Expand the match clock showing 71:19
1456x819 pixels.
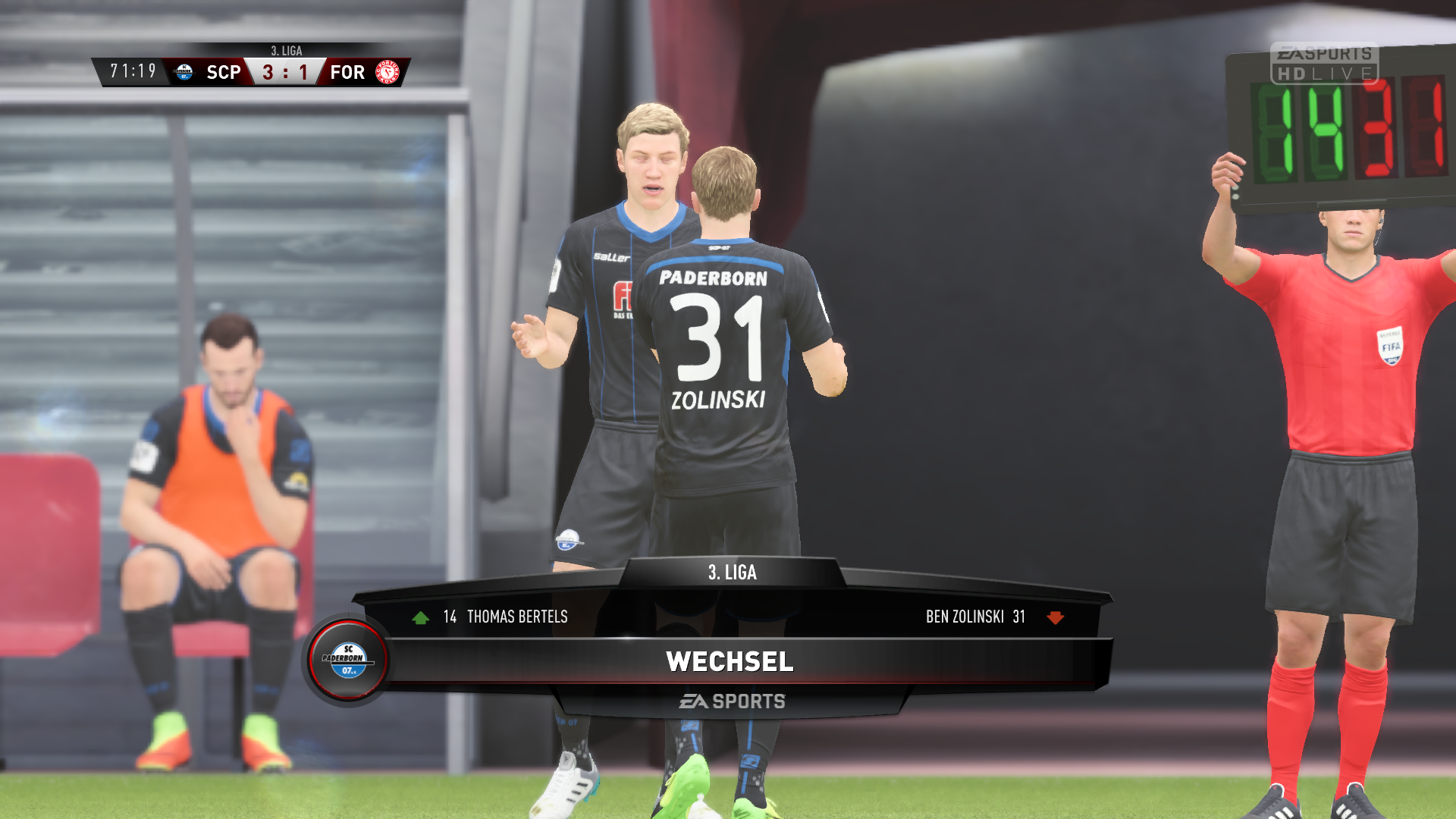pyautogui.click(x=132, y=71)
